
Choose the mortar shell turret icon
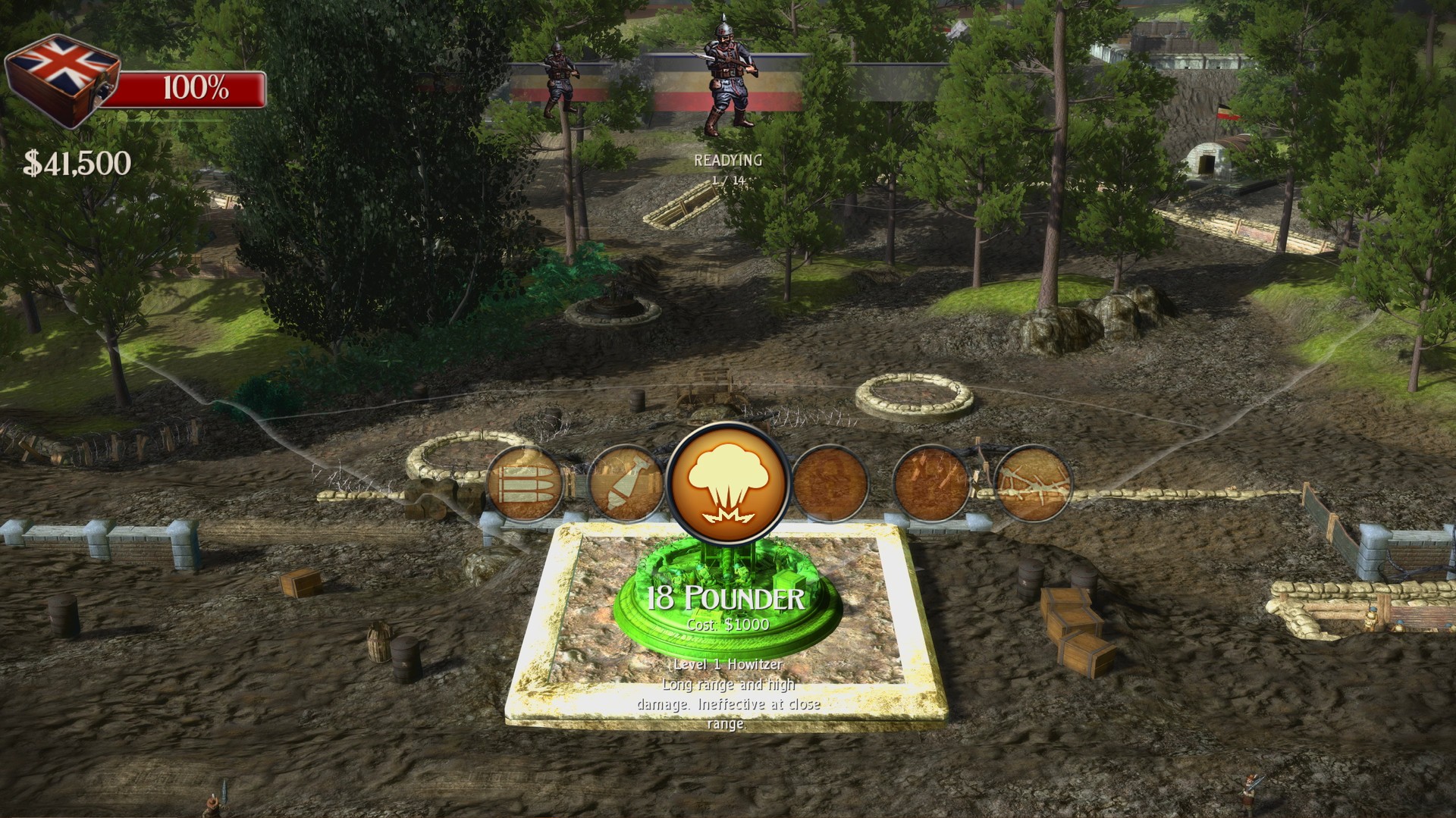625,484
